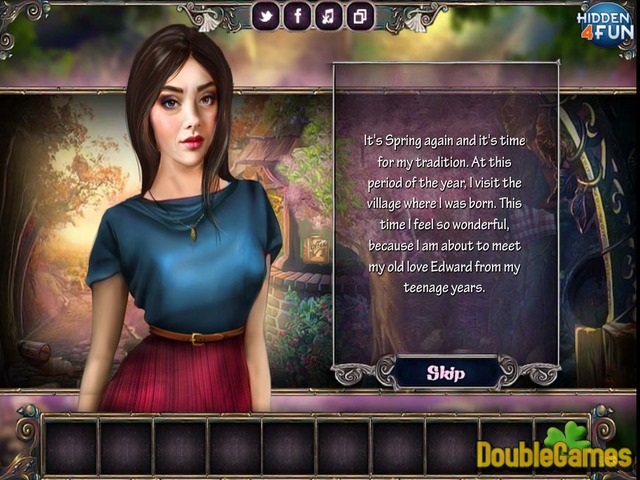Skip the intro dialogue
Viewport: 640px width, 480px height.
446,373
